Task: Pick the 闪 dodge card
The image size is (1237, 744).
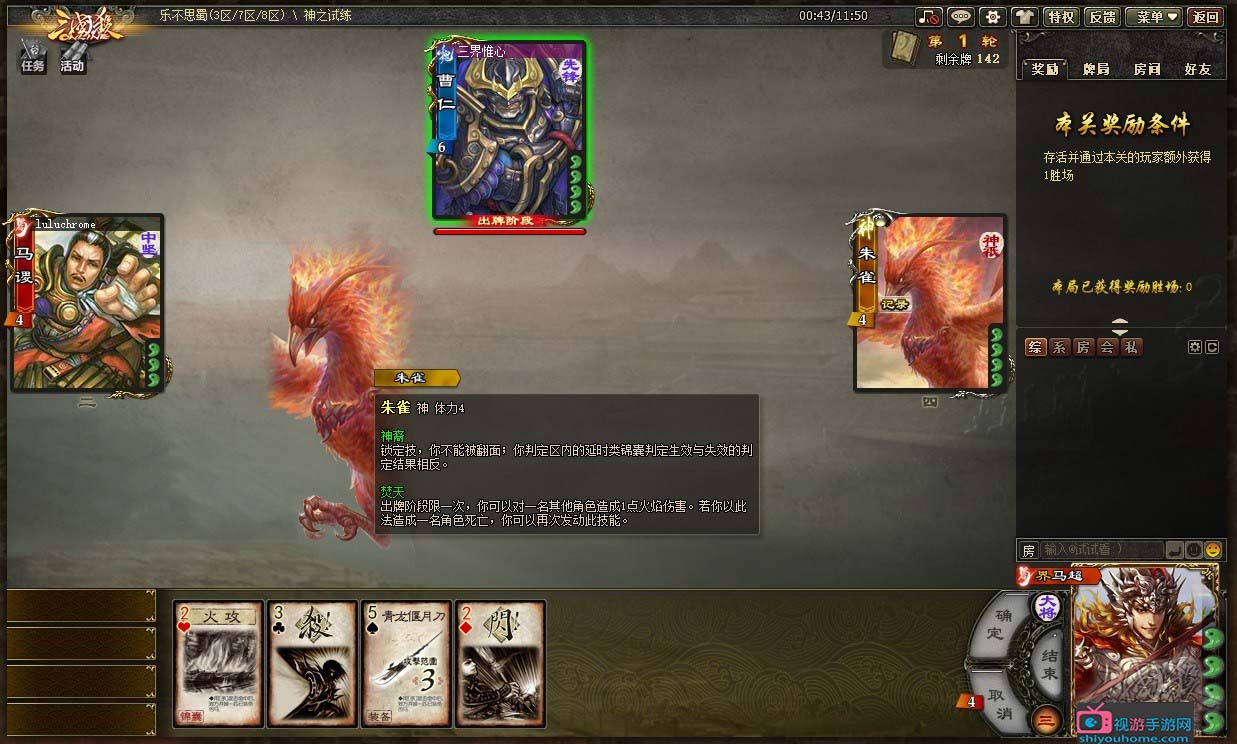Action: point(500,663)
